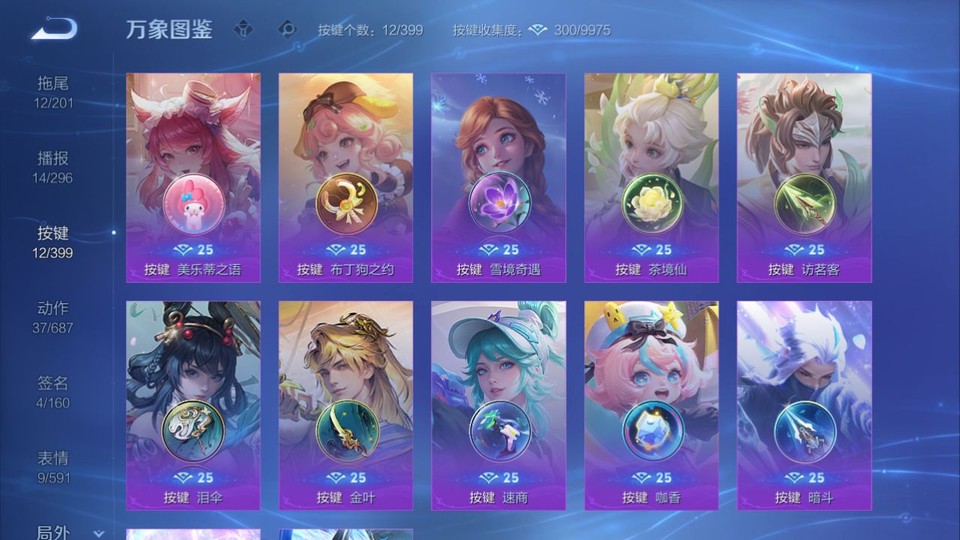Open the 速商 button skin card
Screen dimensions: 960x540
[498, 406]
